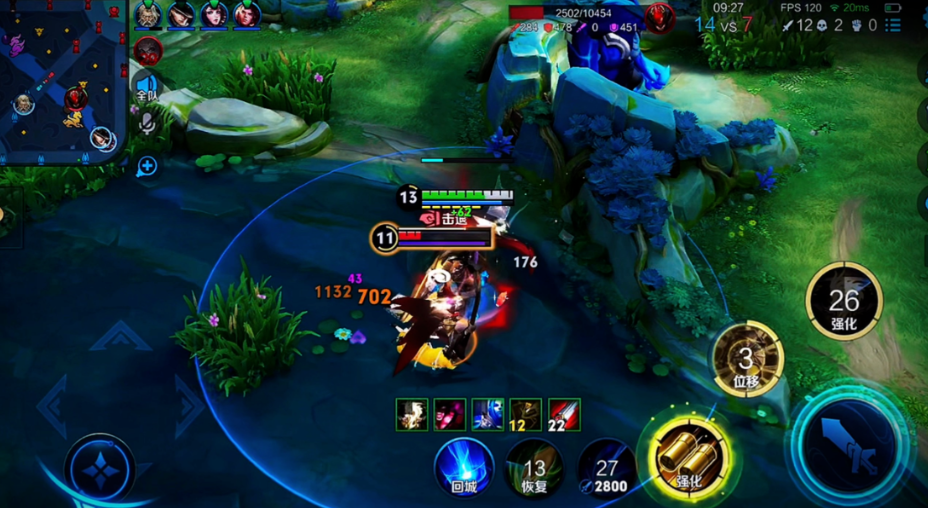The image size is (928, 508).
Task: Toggle the 全队 team speaker
Action: [147, 87]
